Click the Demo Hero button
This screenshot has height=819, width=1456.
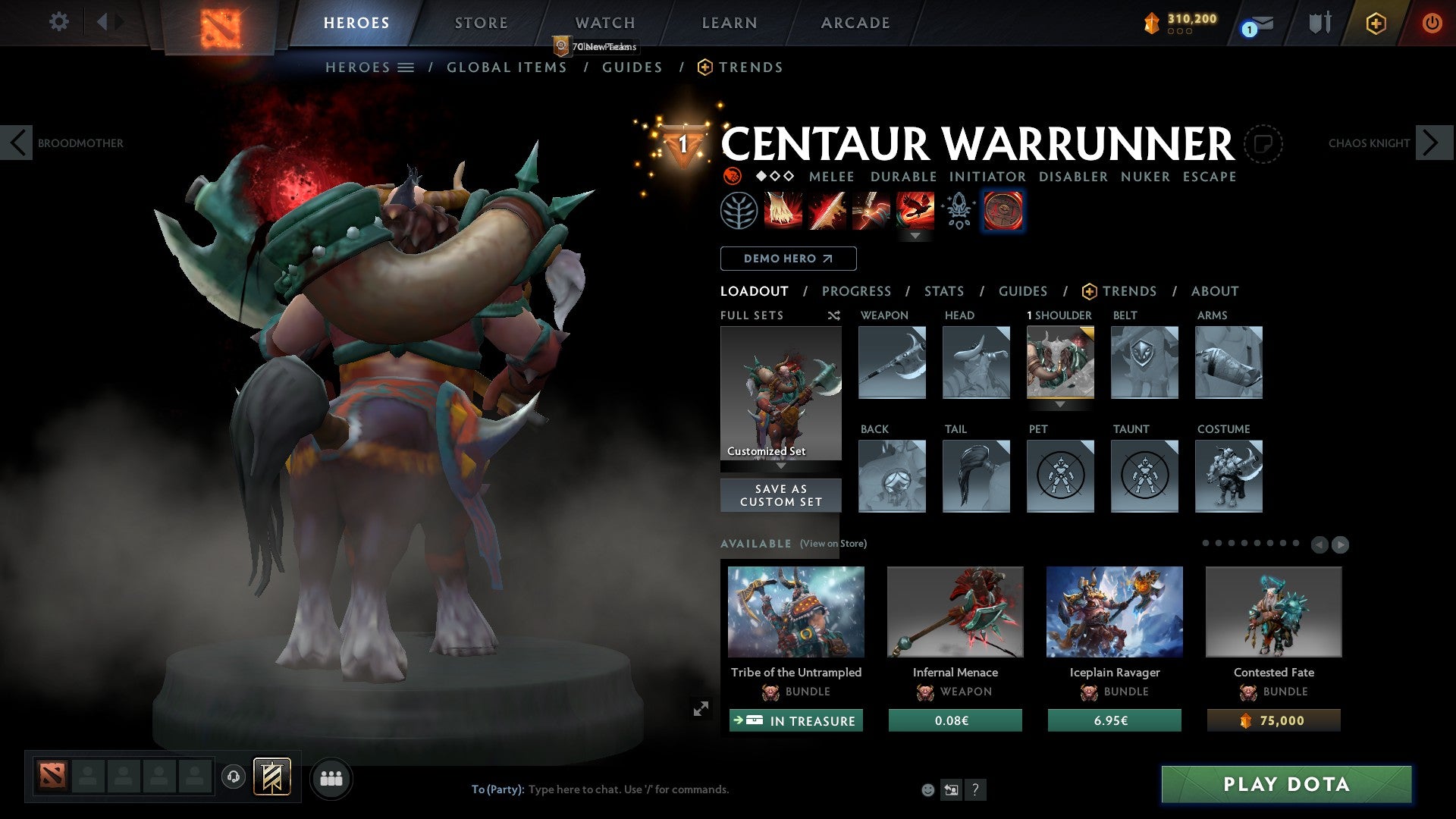click(x=787, y=259)
